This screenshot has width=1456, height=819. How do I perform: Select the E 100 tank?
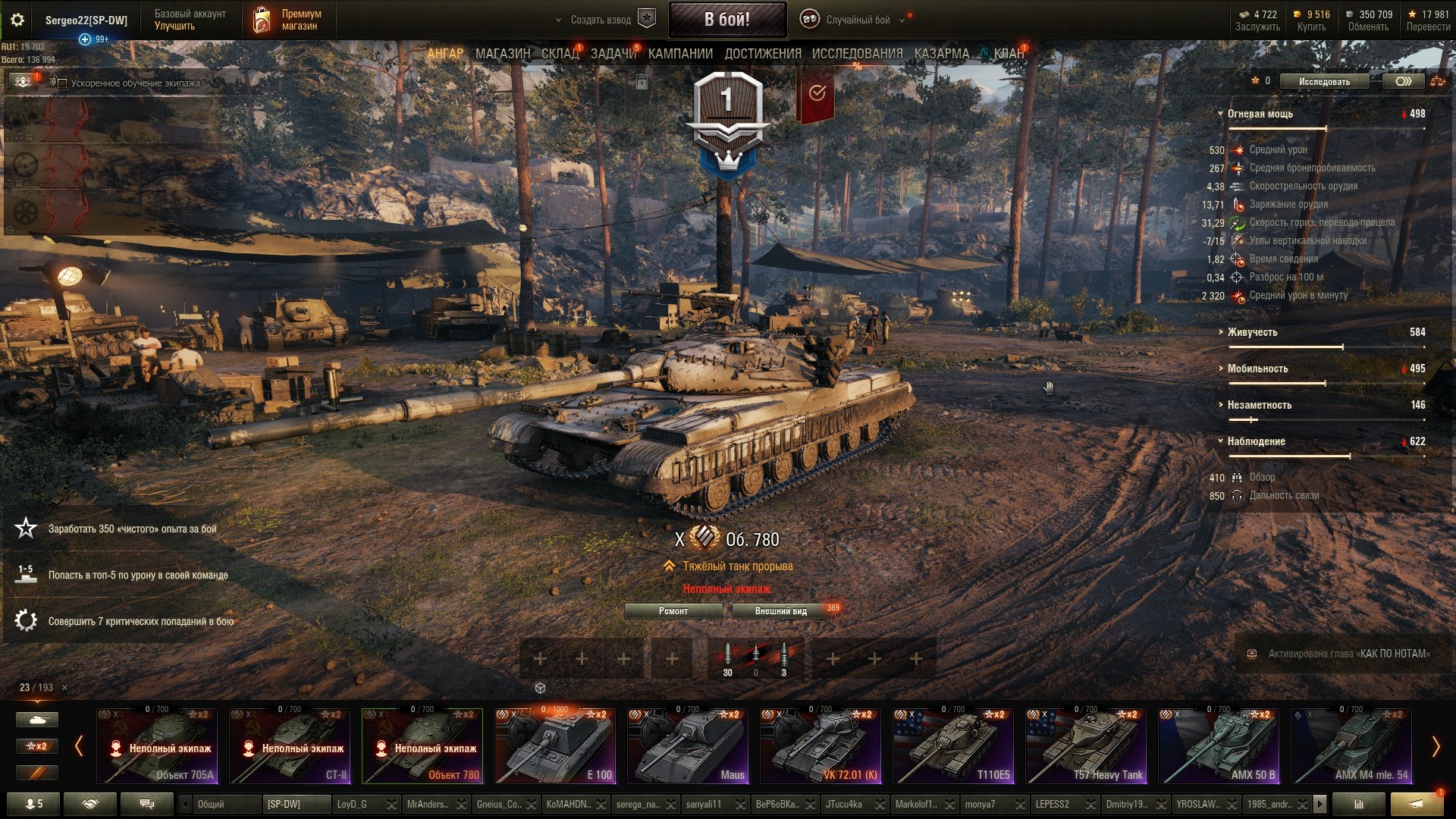pos(555,746)
